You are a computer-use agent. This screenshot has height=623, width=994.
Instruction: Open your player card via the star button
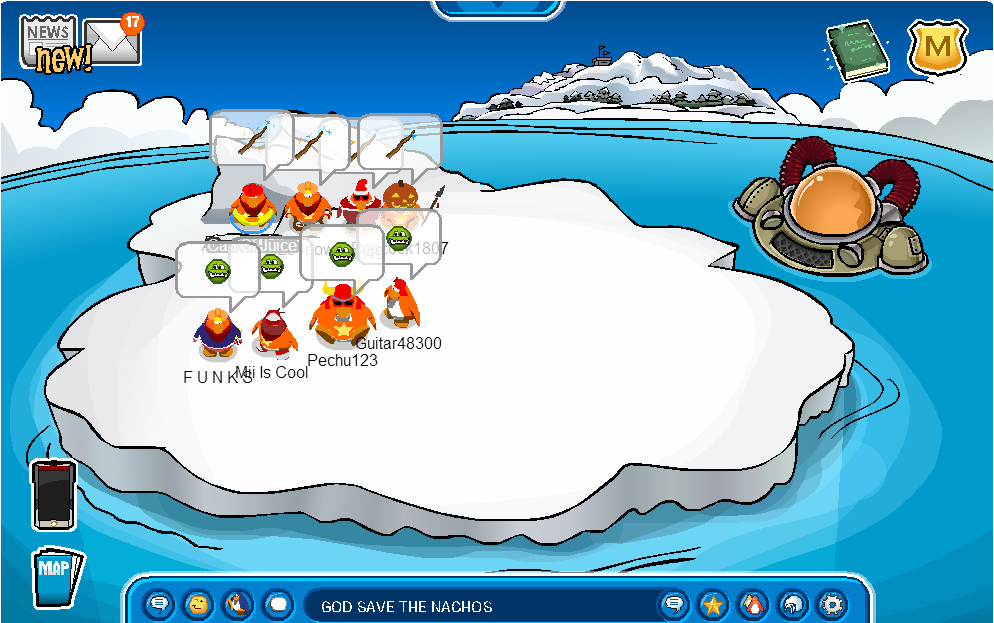pyautogui.click(x=713, y=604)
